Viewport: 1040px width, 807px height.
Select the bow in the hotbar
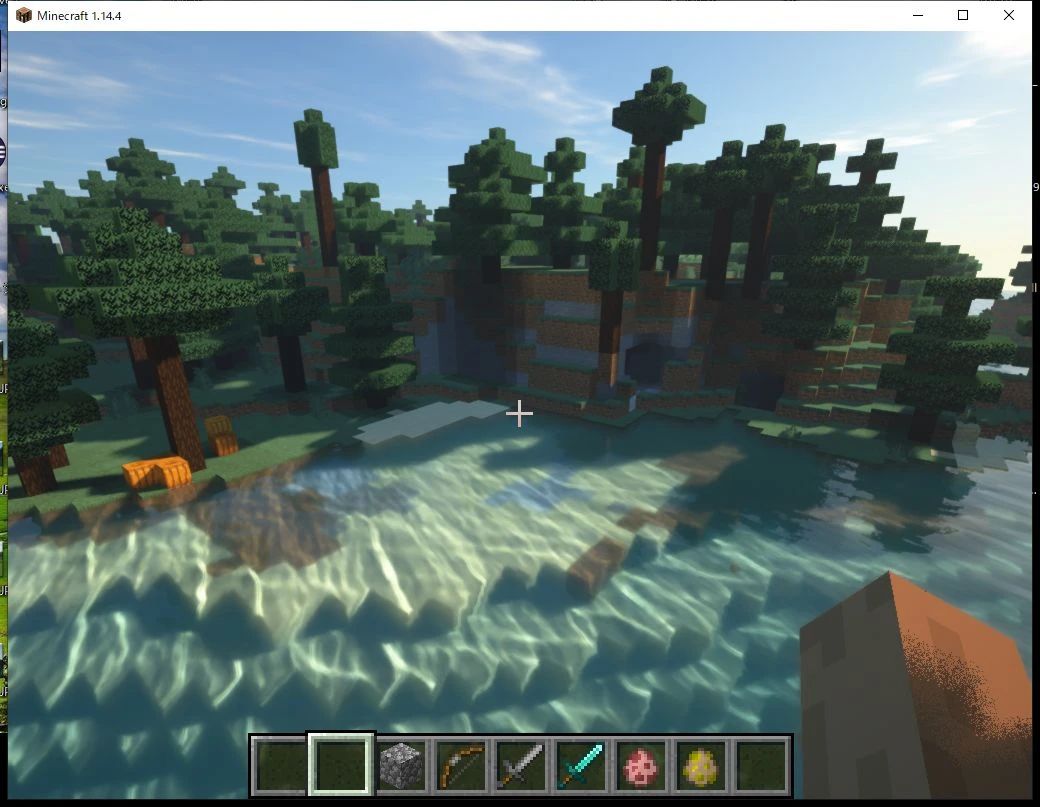pos(461,767)
